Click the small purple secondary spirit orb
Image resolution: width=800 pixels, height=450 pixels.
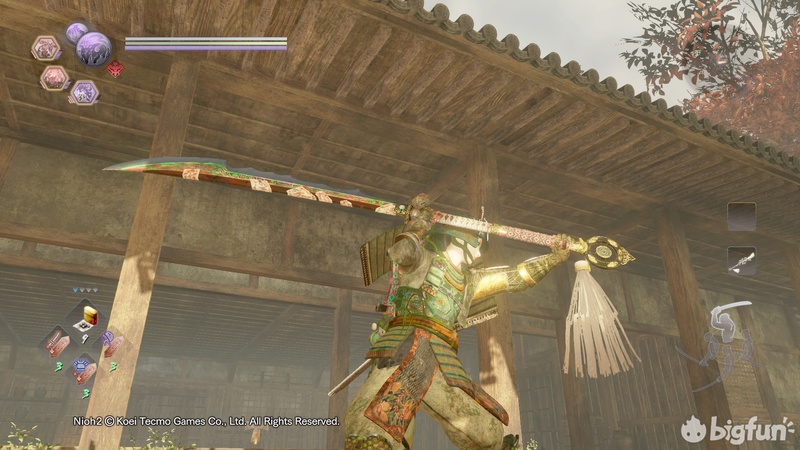point(76,32)
